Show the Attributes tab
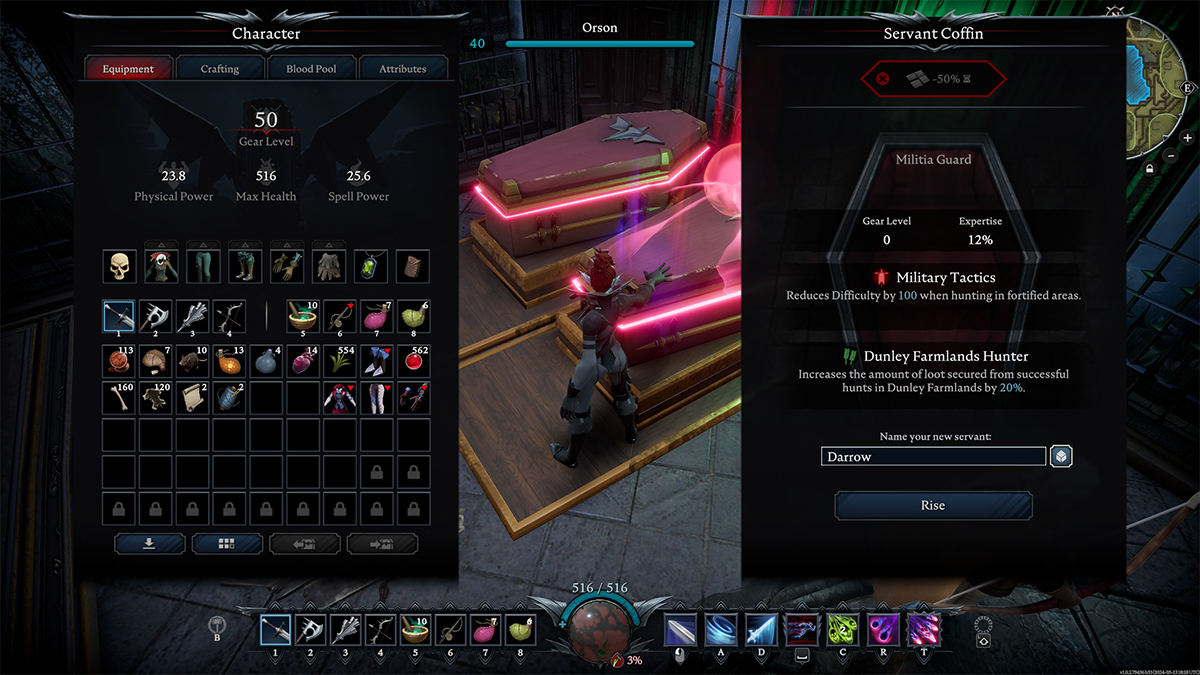Viewport: 1200px width, 675px height. coord(402,69)
